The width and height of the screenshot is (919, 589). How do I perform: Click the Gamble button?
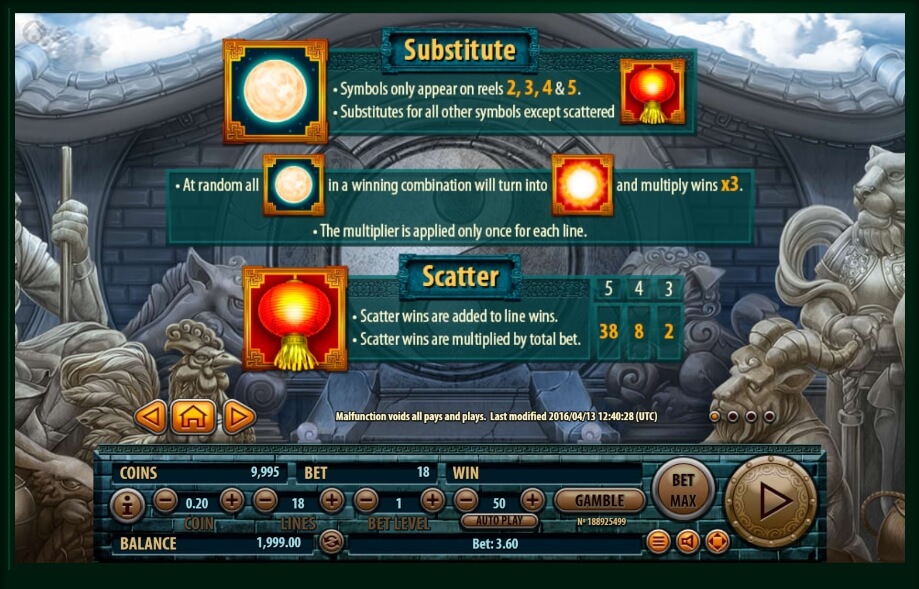tap(600, 500)
